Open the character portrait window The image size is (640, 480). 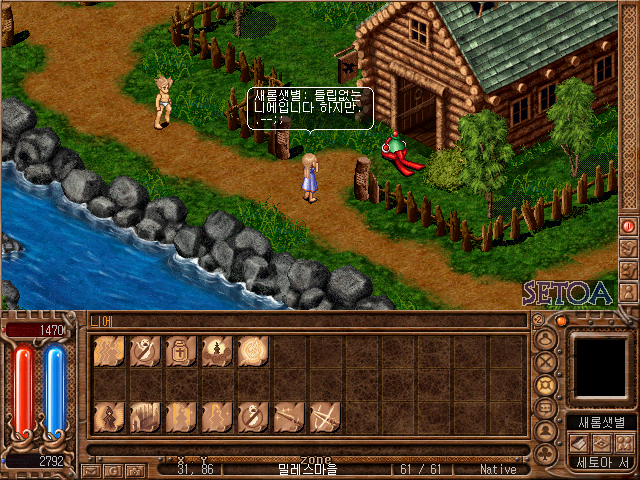tap(601, 366)
